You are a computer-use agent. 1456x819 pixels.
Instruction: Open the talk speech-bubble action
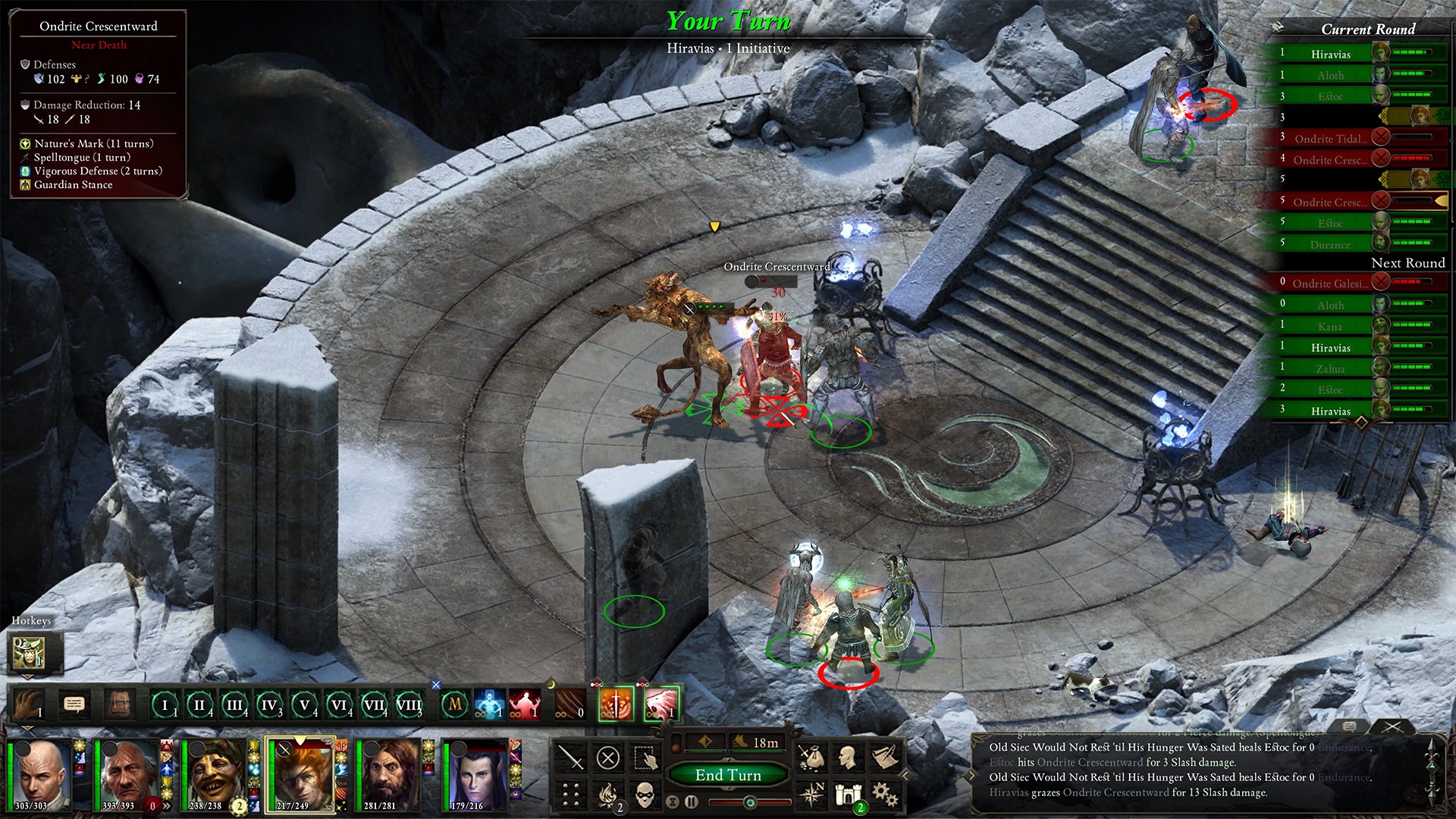point(74,704)
